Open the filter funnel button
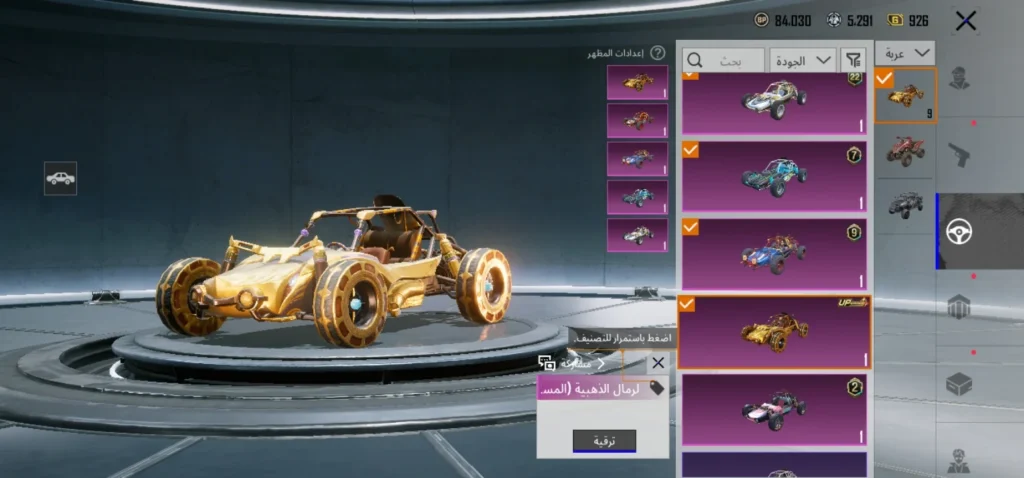This screenshot has height=478, width=1024. point(853,60)
